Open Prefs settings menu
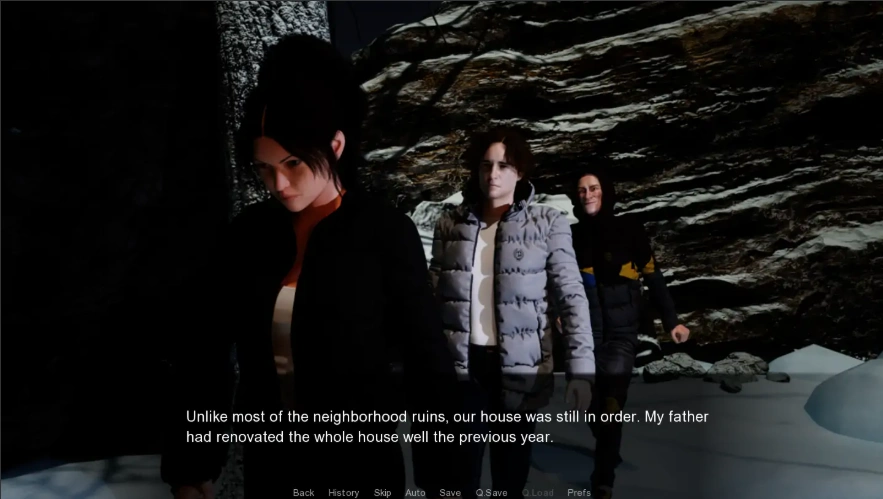The height and width of the screenshot is (499, 883). tap(579, 492)
